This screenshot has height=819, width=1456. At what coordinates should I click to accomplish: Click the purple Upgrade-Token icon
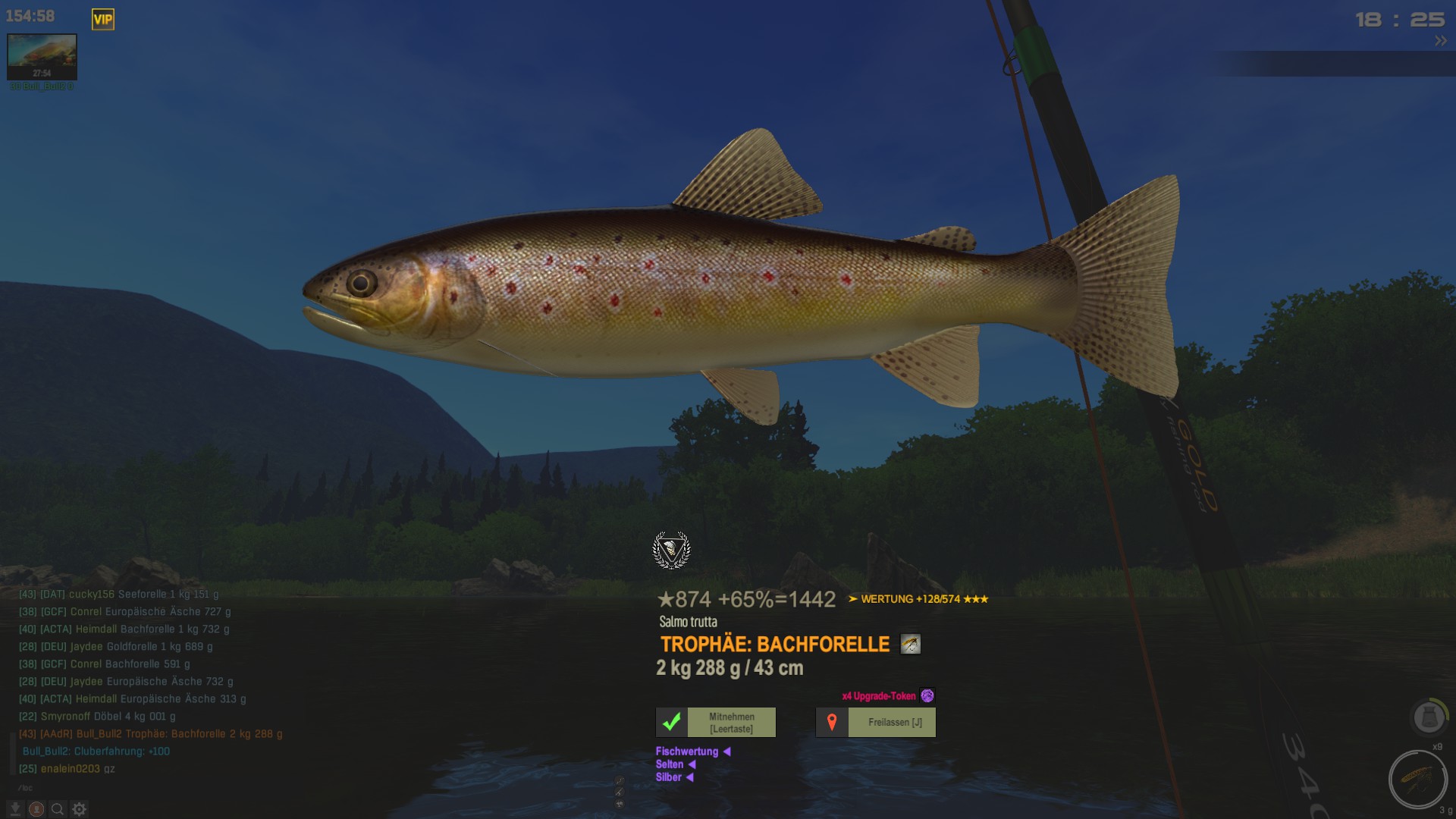tap(927, 696)
